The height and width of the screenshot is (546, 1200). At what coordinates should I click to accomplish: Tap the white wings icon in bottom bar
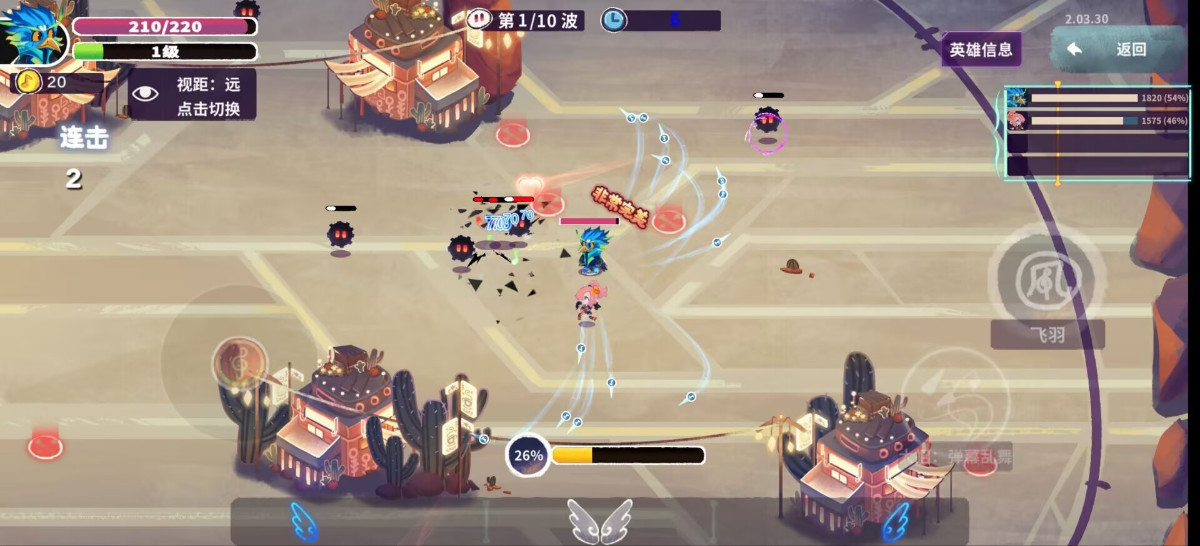(600, 521)
